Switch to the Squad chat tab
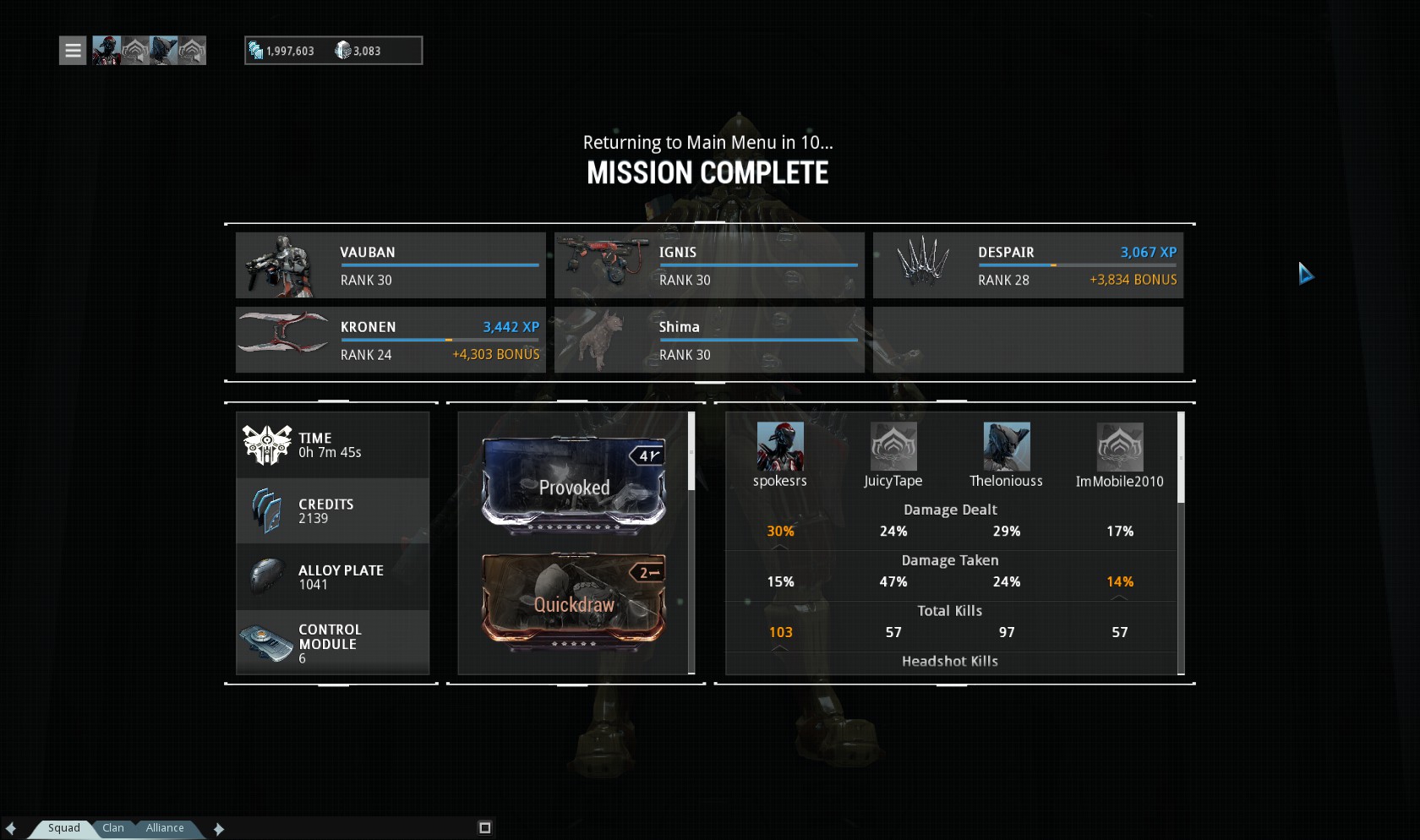 [63, 828]
